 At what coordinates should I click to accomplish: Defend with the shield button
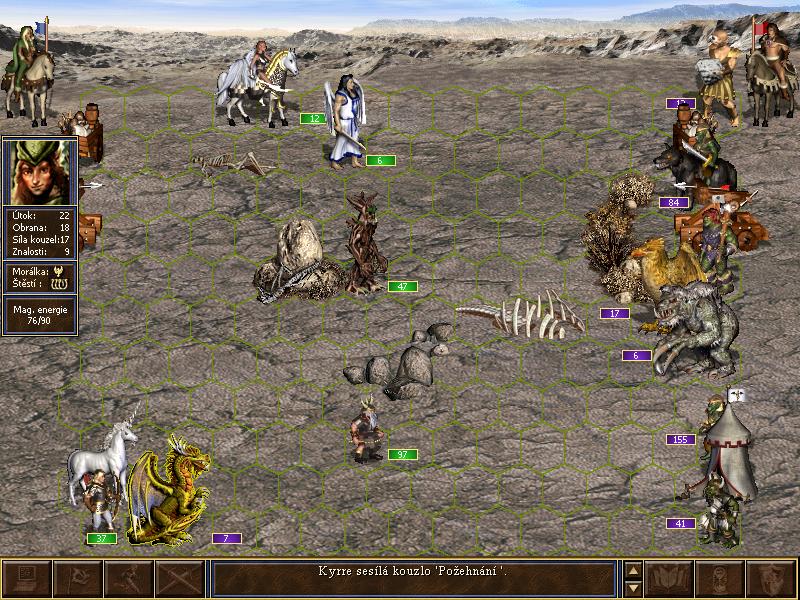(771, 579)
